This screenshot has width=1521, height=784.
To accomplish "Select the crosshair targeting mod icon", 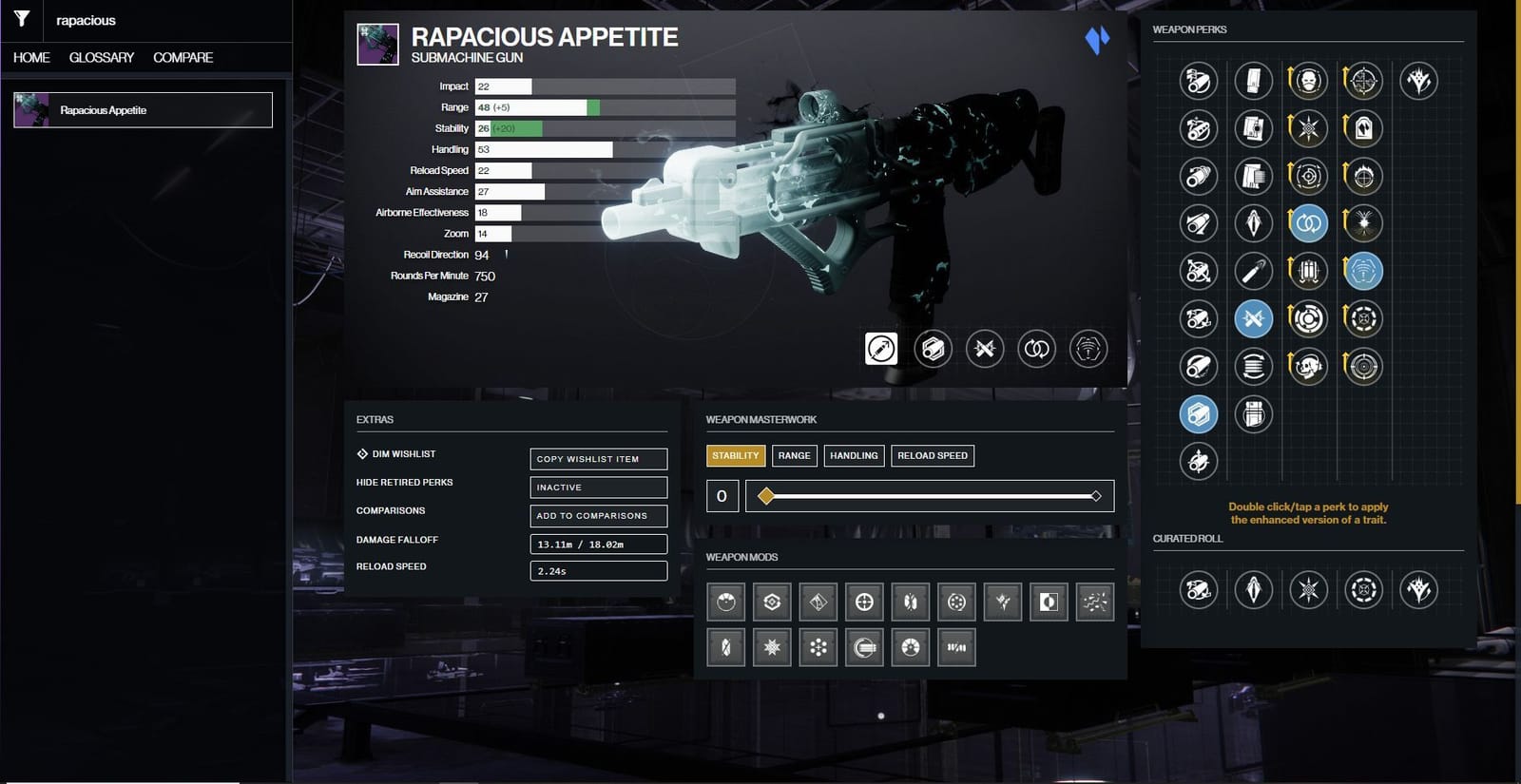I will coord(865,602).
